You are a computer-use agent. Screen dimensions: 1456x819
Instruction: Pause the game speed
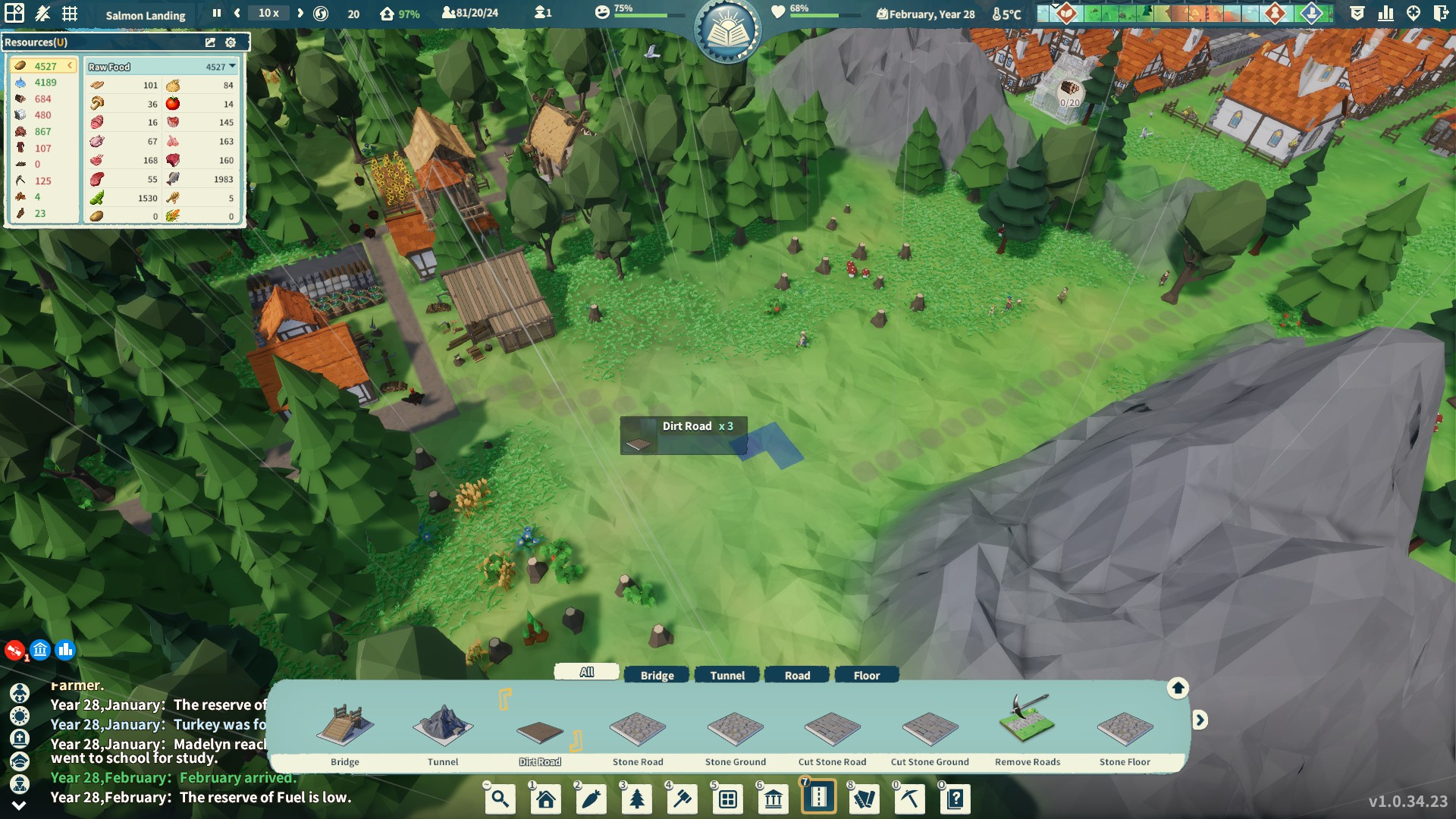click(217, 13)
